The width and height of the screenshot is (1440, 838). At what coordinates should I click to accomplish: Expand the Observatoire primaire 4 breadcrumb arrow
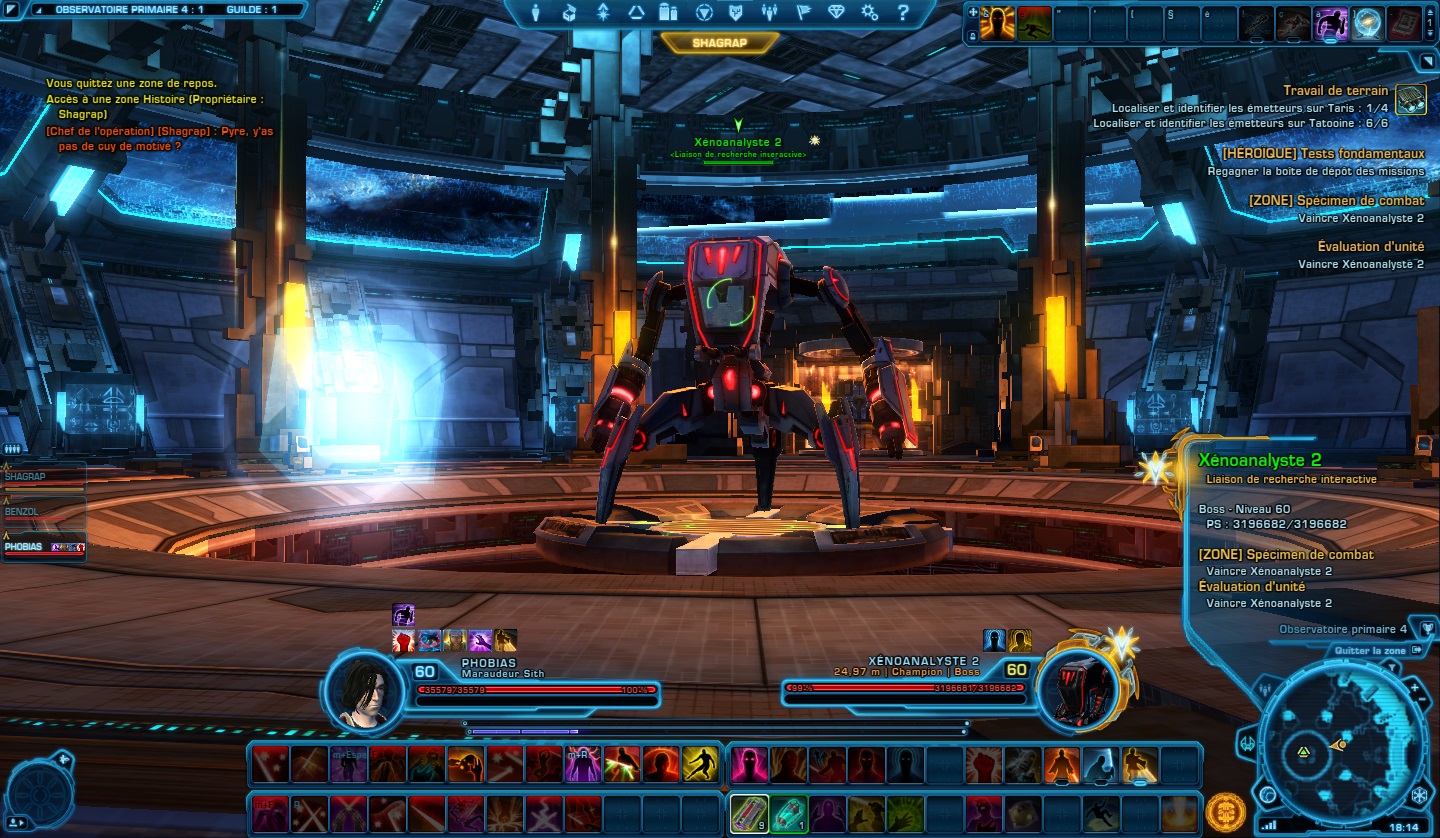coord(1429,627)
